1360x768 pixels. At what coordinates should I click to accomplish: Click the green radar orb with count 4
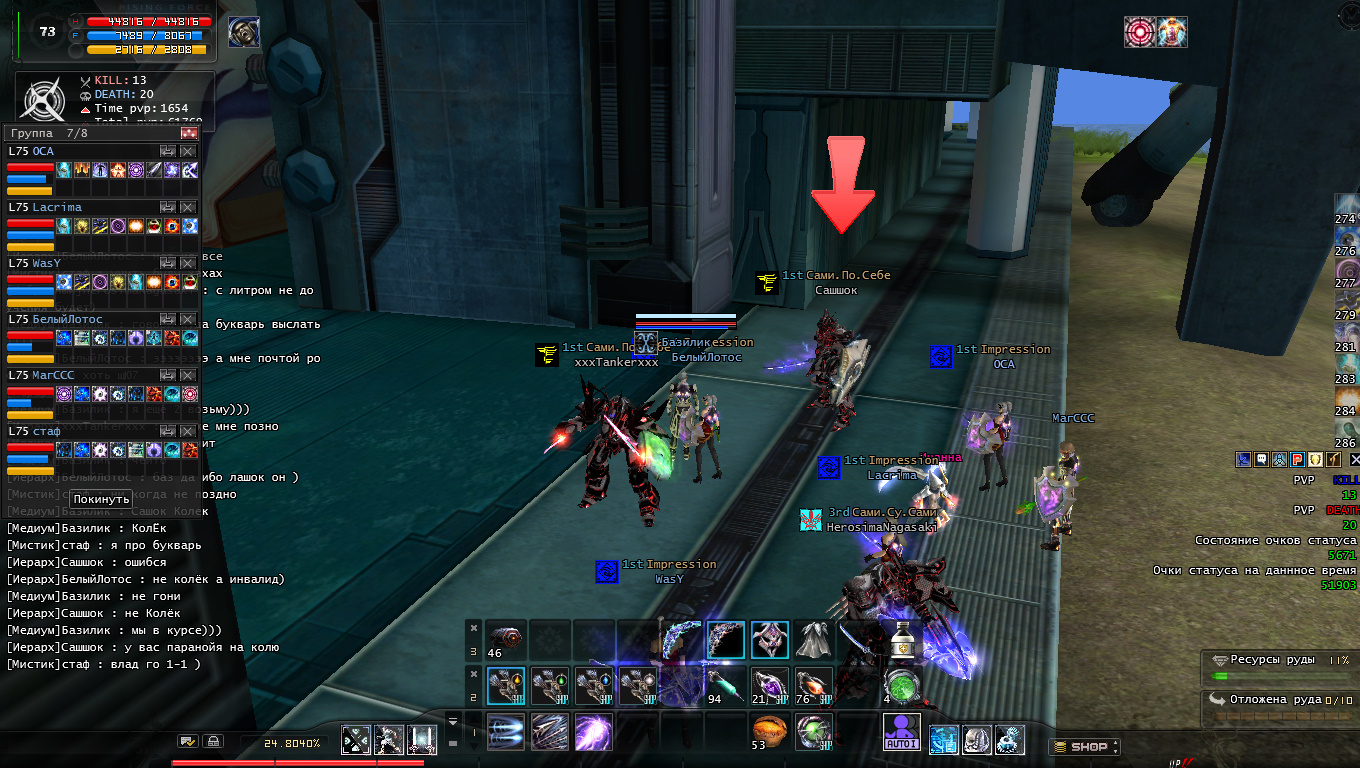pyautogui.click(x=901, y=685)
